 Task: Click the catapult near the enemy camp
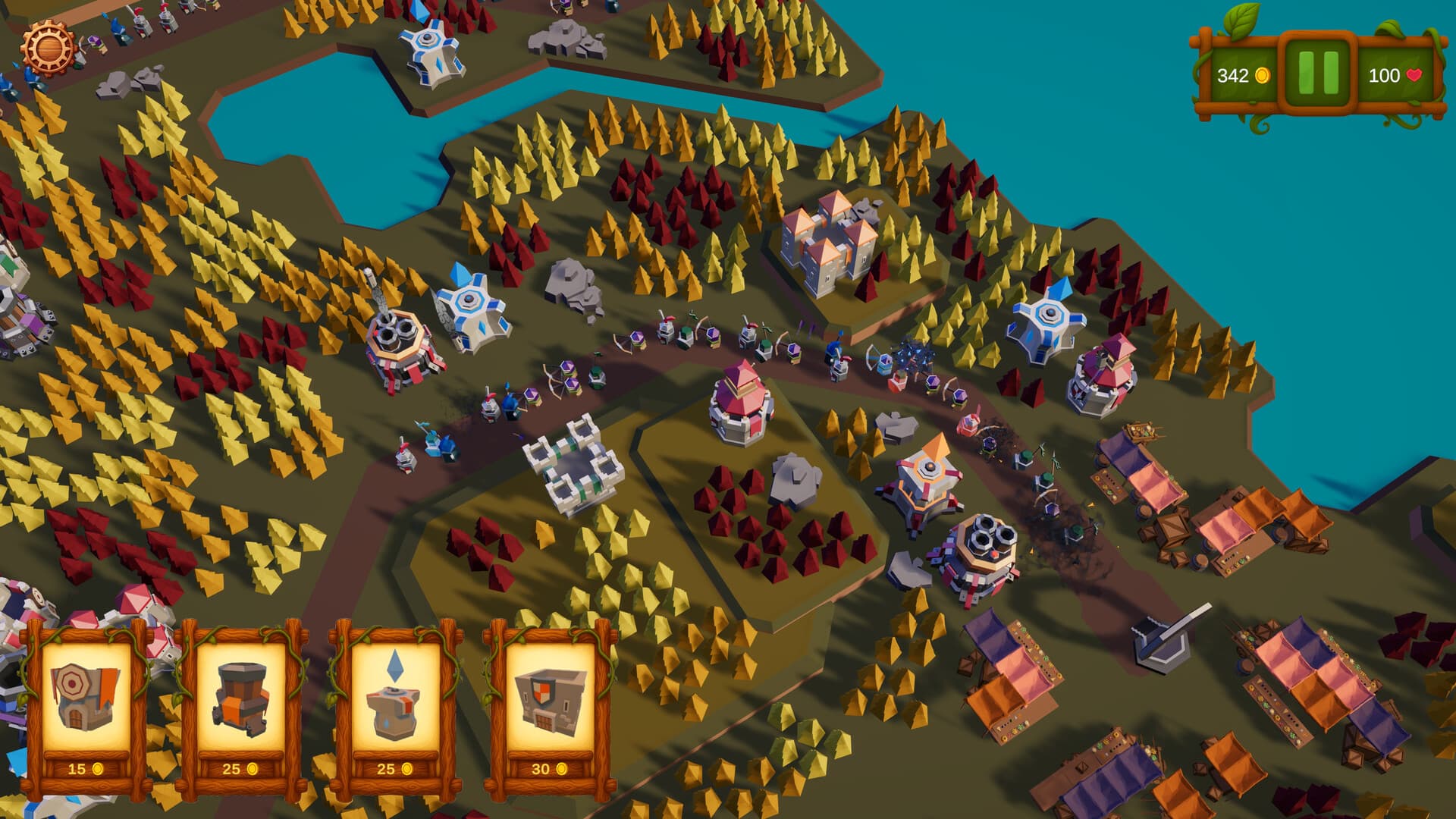coord(1160,645)
